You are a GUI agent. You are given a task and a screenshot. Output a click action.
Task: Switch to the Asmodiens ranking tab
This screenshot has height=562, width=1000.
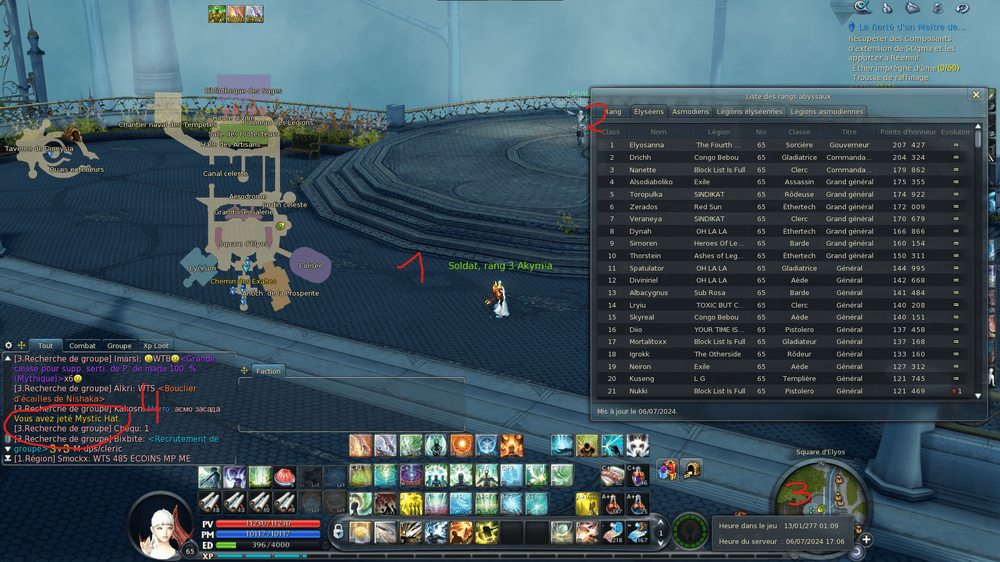click(x=690, y=112)
